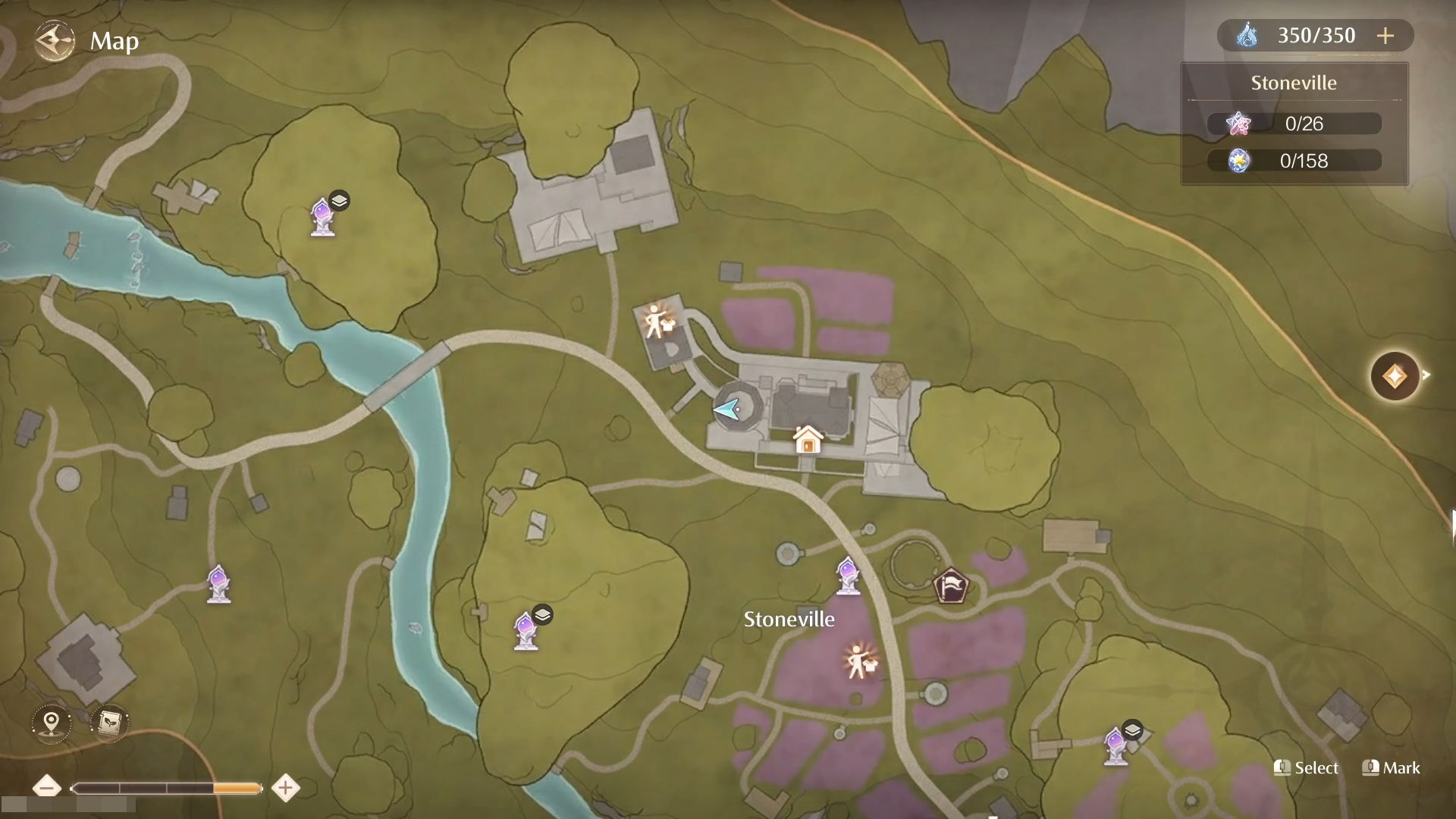The image size is (1456, 819).
Task: Open the plant journal book icon near bottom-left
Action: (109, 723)
